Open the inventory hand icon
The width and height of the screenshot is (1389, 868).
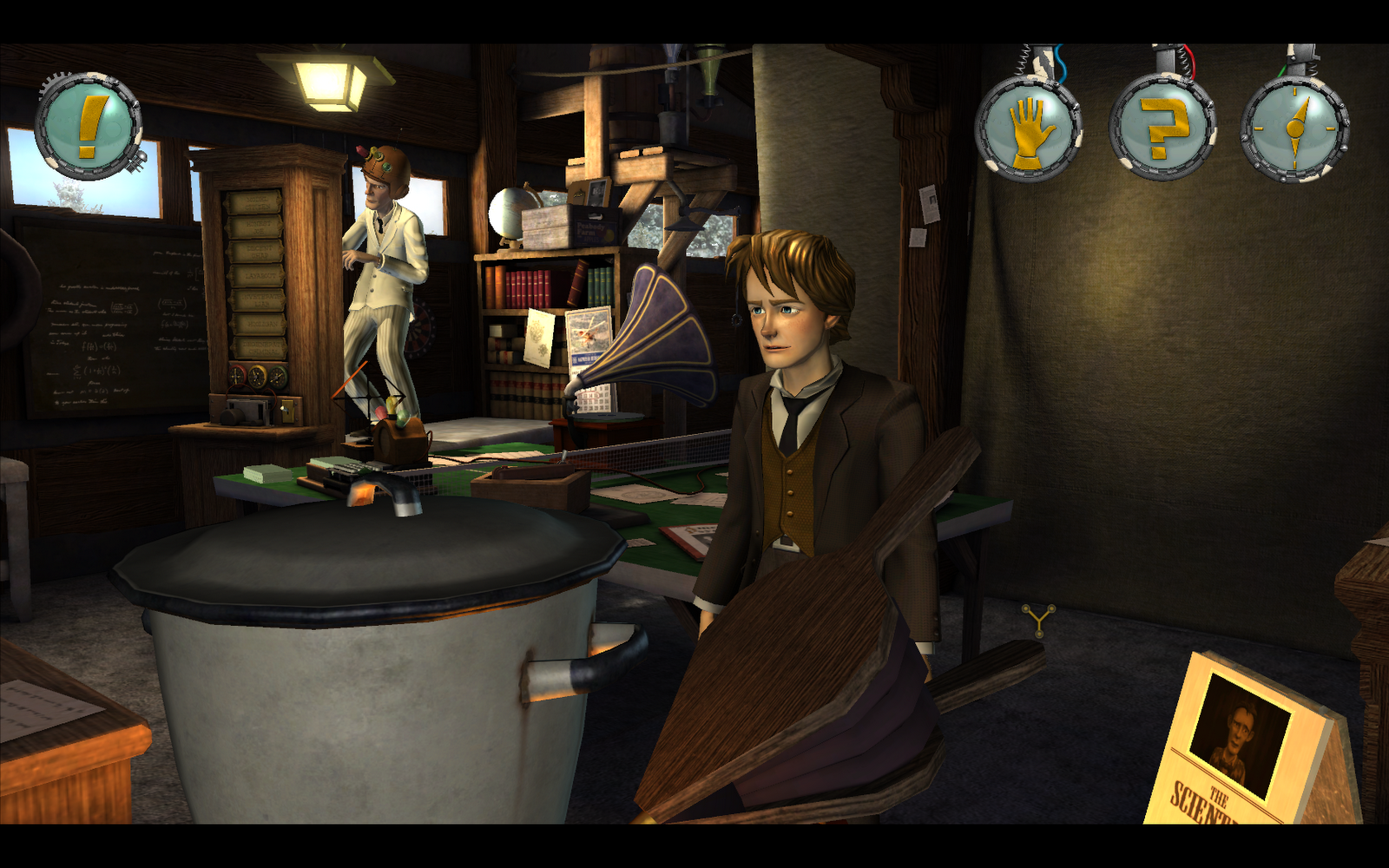pos(1029,129)
